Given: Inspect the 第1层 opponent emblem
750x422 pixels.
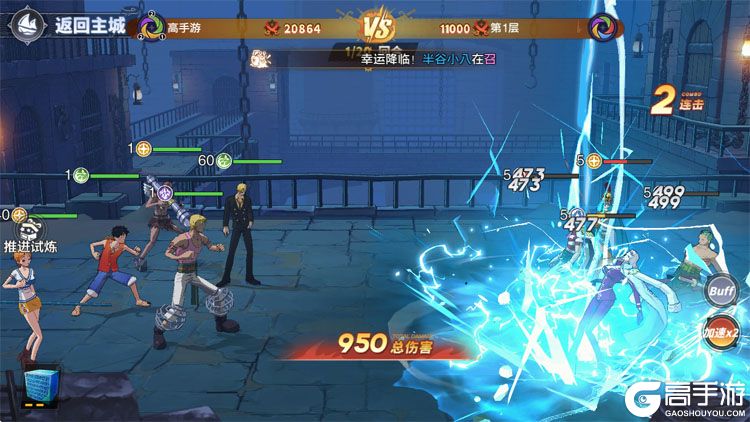Looking at the screenshot, I should click(x=601, y=27).
